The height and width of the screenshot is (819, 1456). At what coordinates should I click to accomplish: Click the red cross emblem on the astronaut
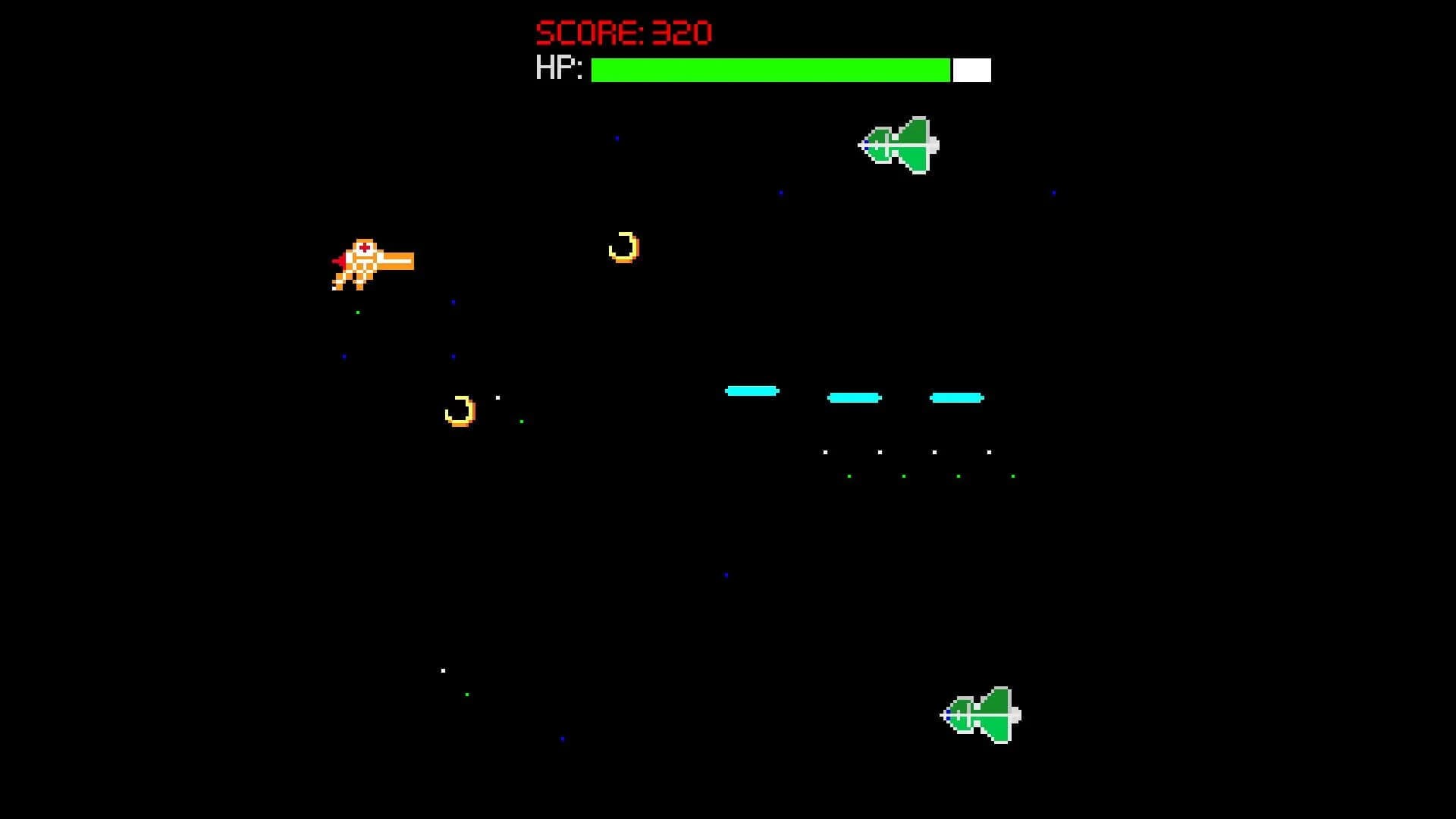(x=364, y=248)
